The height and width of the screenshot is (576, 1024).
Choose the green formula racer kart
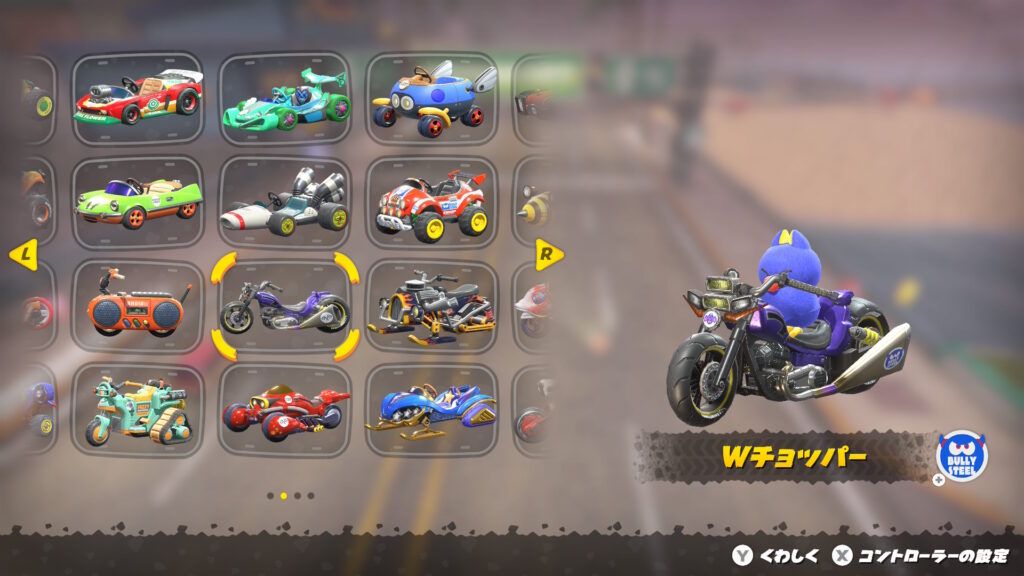tap(285, 99)
